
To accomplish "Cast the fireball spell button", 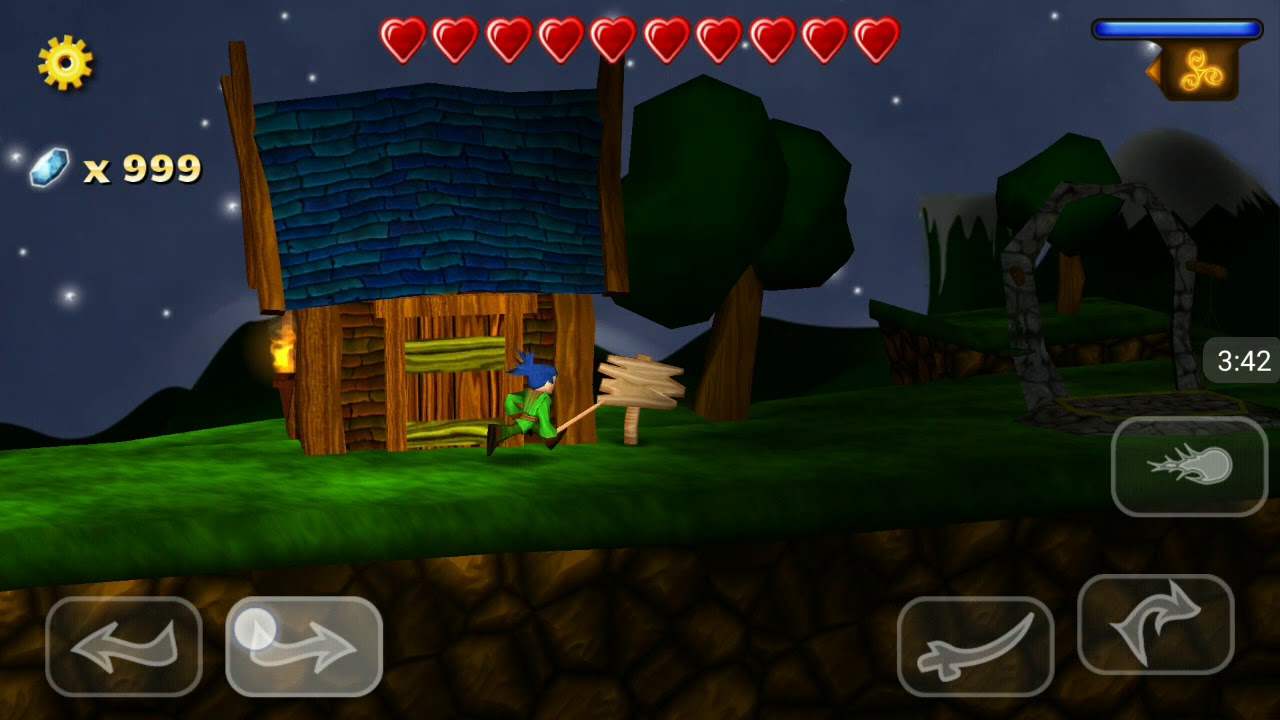I will (x=1189, y=467).
